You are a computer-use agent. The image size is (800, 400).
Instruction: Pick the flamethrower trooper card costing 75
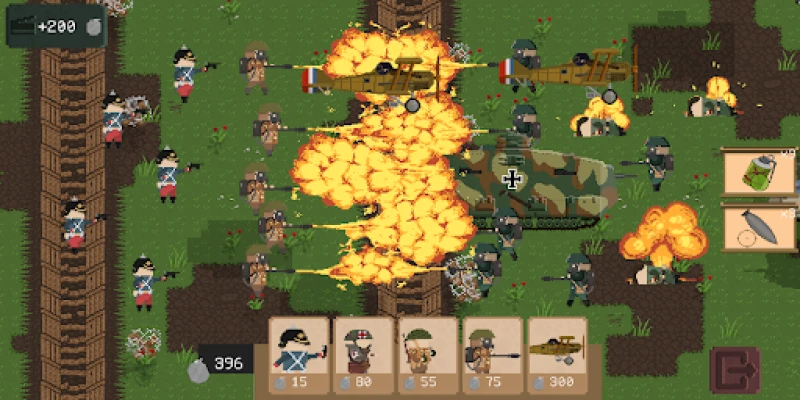(x=491, y=357)
